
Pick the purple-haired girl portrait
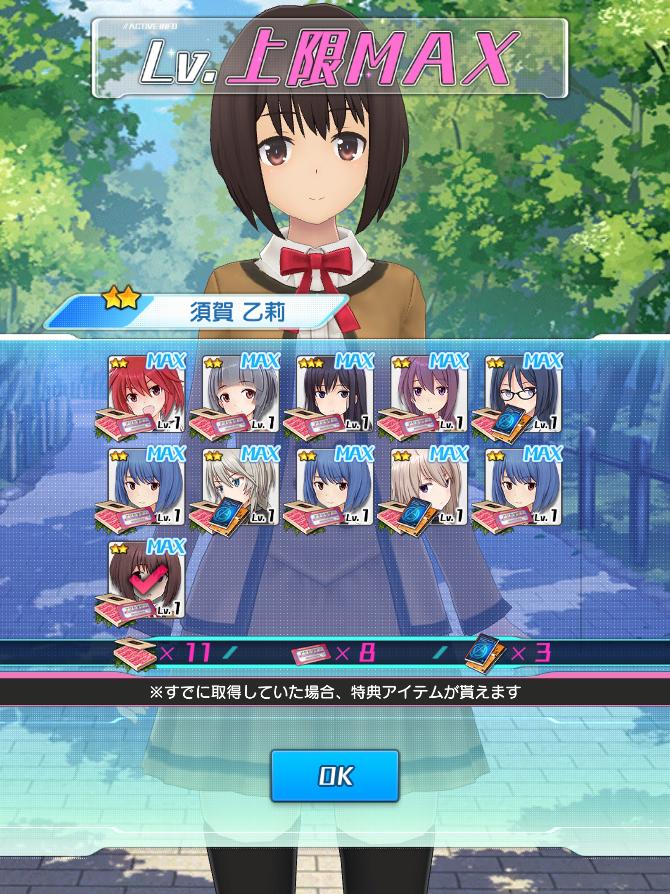pos(428,393)
